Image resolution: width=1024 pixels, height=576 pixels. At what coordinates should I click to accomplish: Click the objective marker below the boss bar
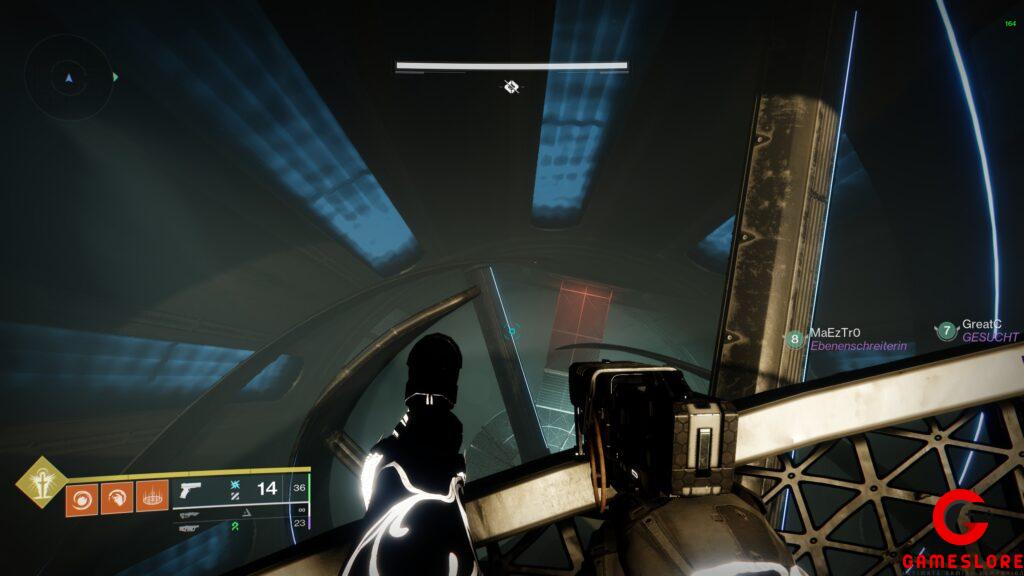(x=511, y=88)
